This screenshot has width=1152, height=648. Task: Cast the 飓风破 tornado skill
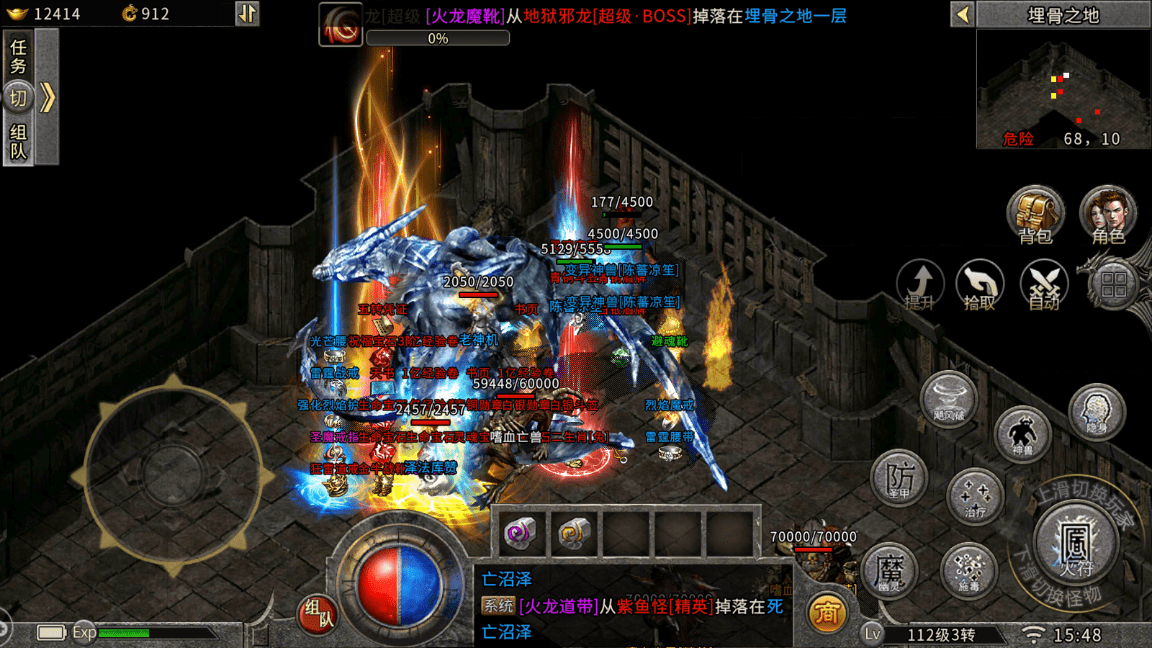(948, 398)
